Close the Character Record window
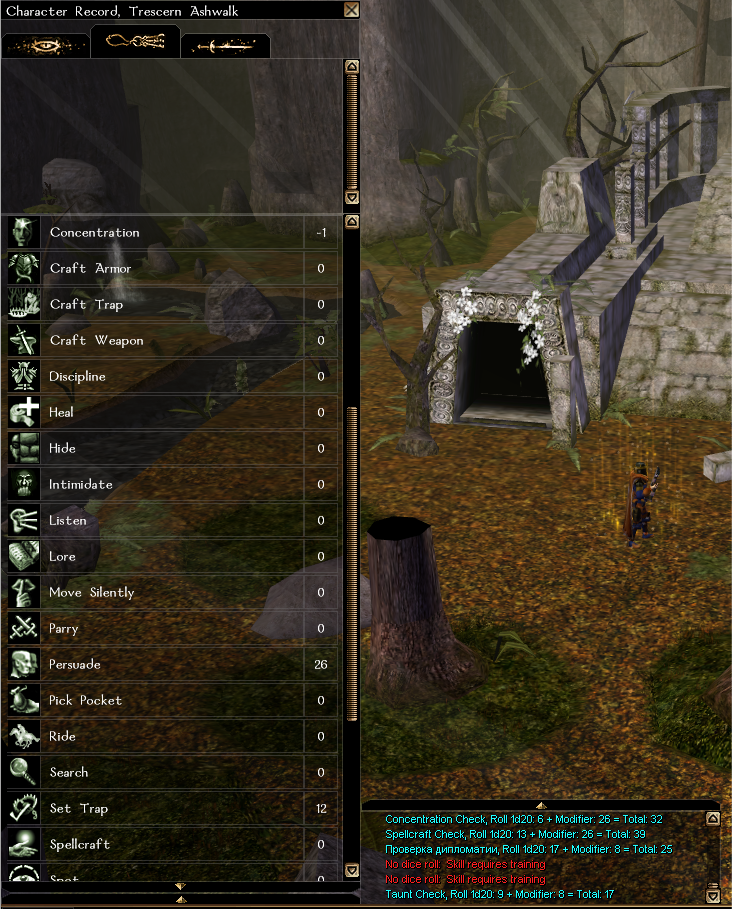 [351, 10]
